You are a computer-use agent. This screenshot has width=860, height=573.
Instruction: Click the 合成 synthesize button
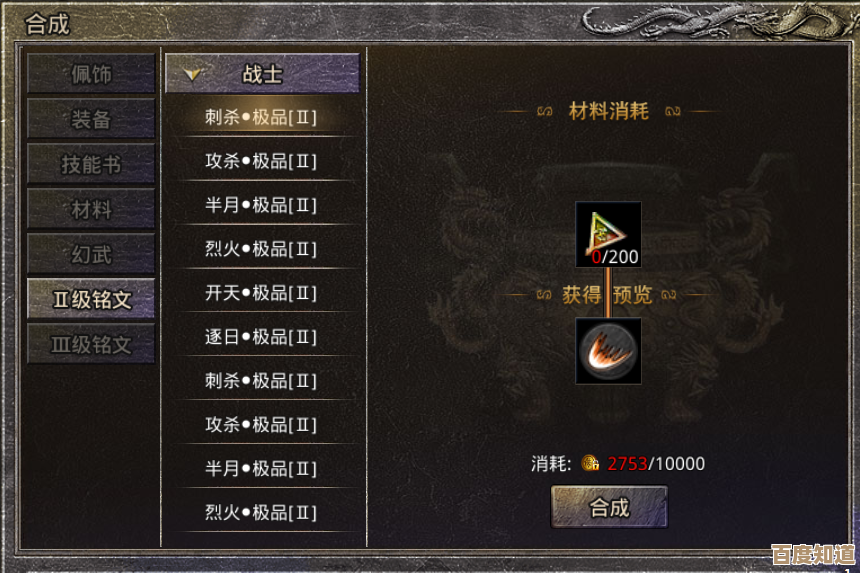(609, 507)
